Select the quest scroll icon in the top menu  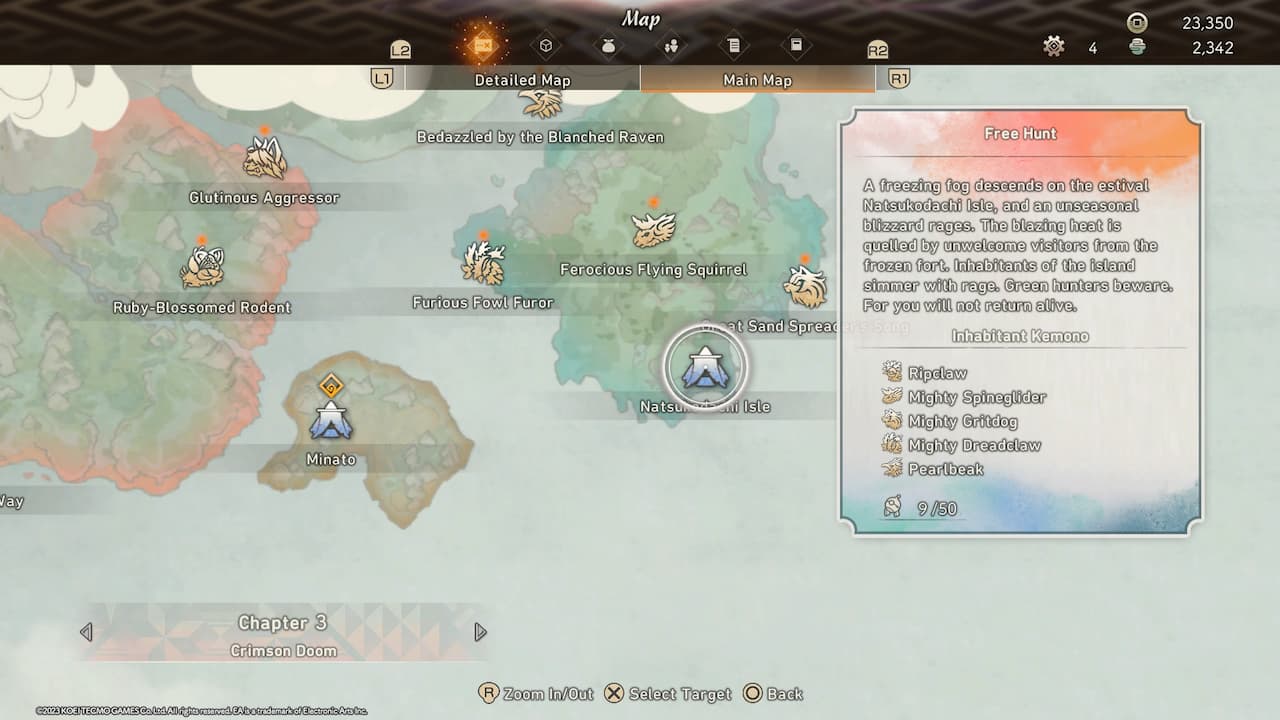(x=736, y=46)
